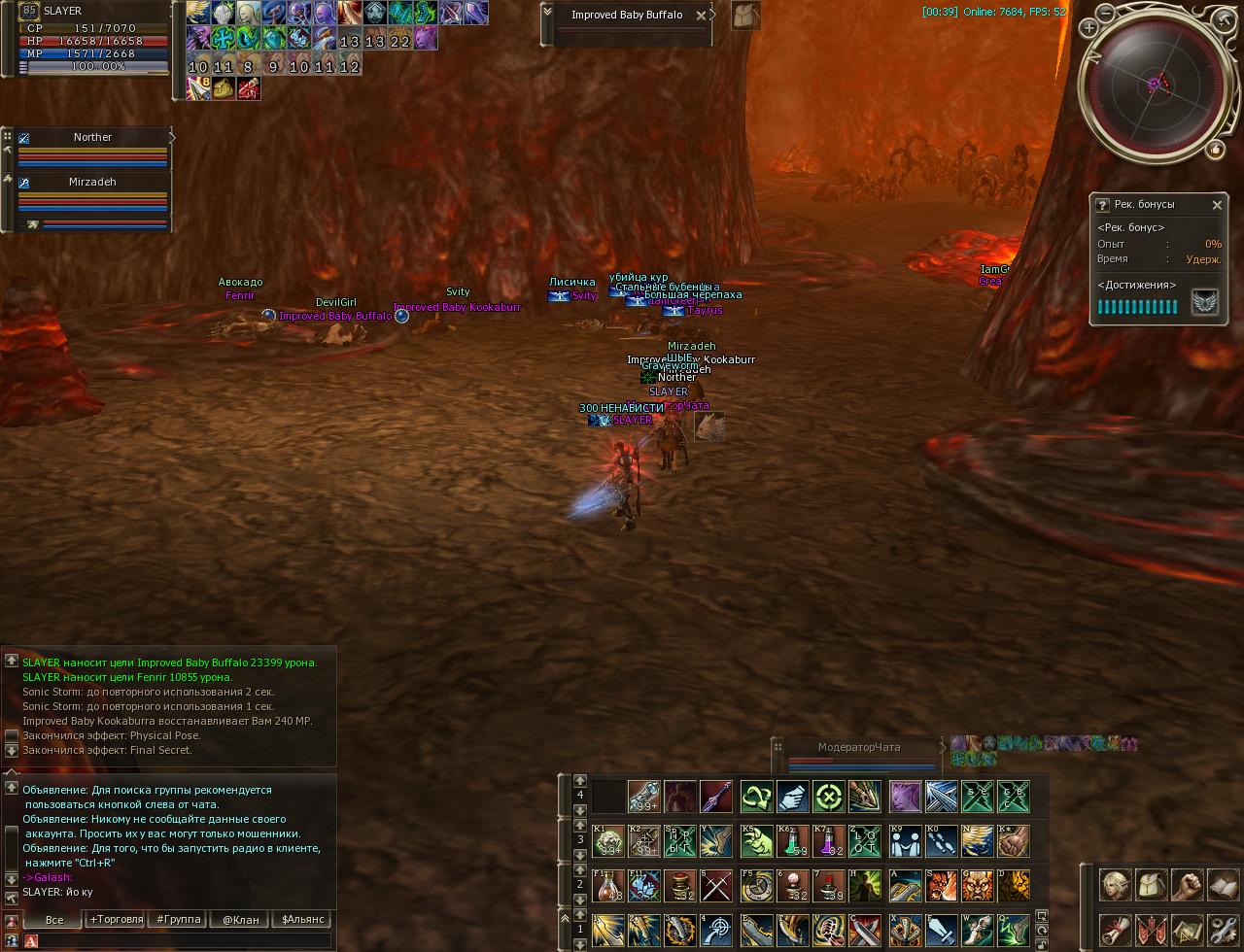
Task: Open help for the Рек. бонусы window
Action: [x=1102, y=205]
